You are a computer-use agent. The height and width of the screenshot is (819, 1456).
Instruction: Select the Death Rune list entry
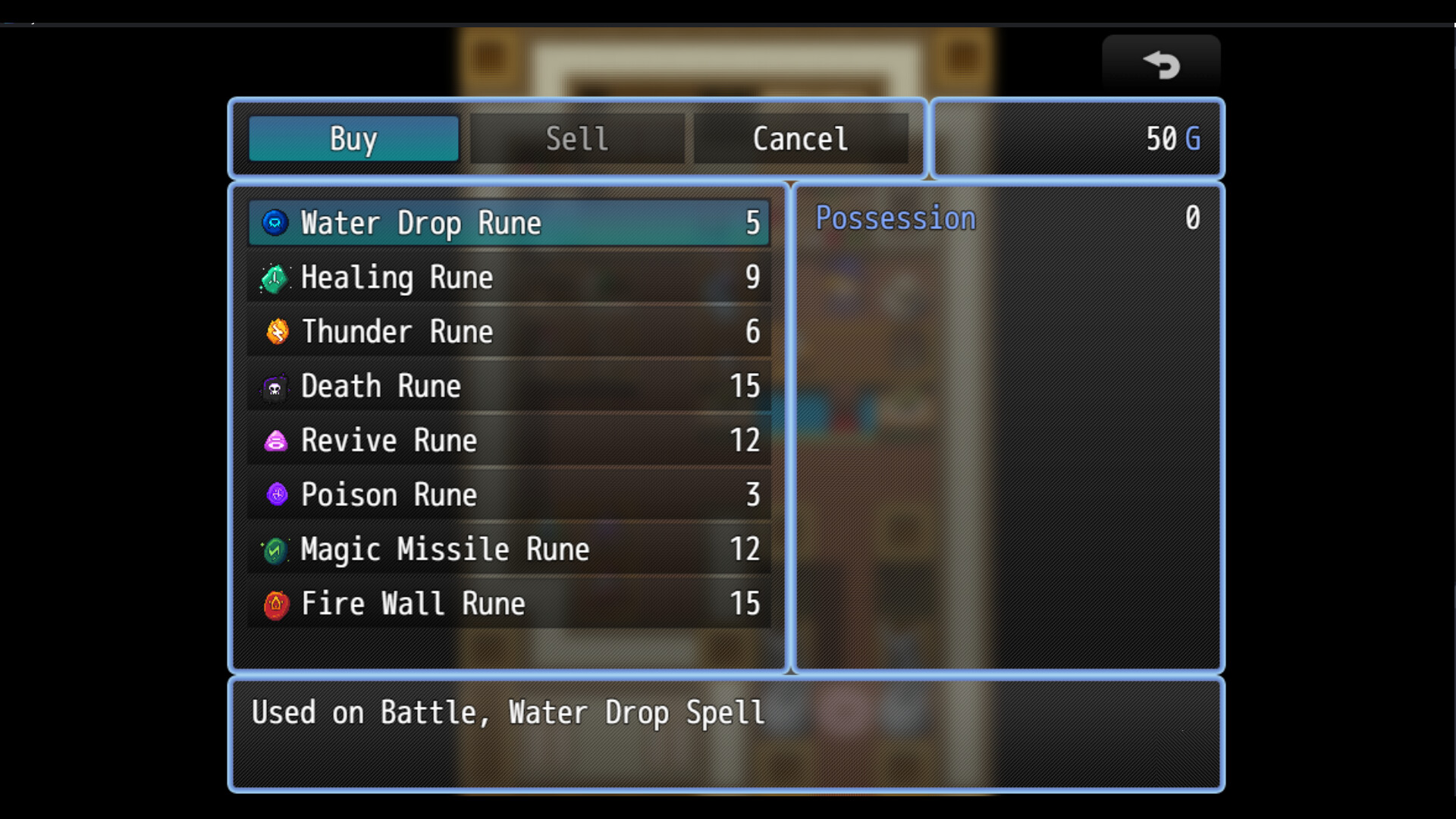click(508, 386)
